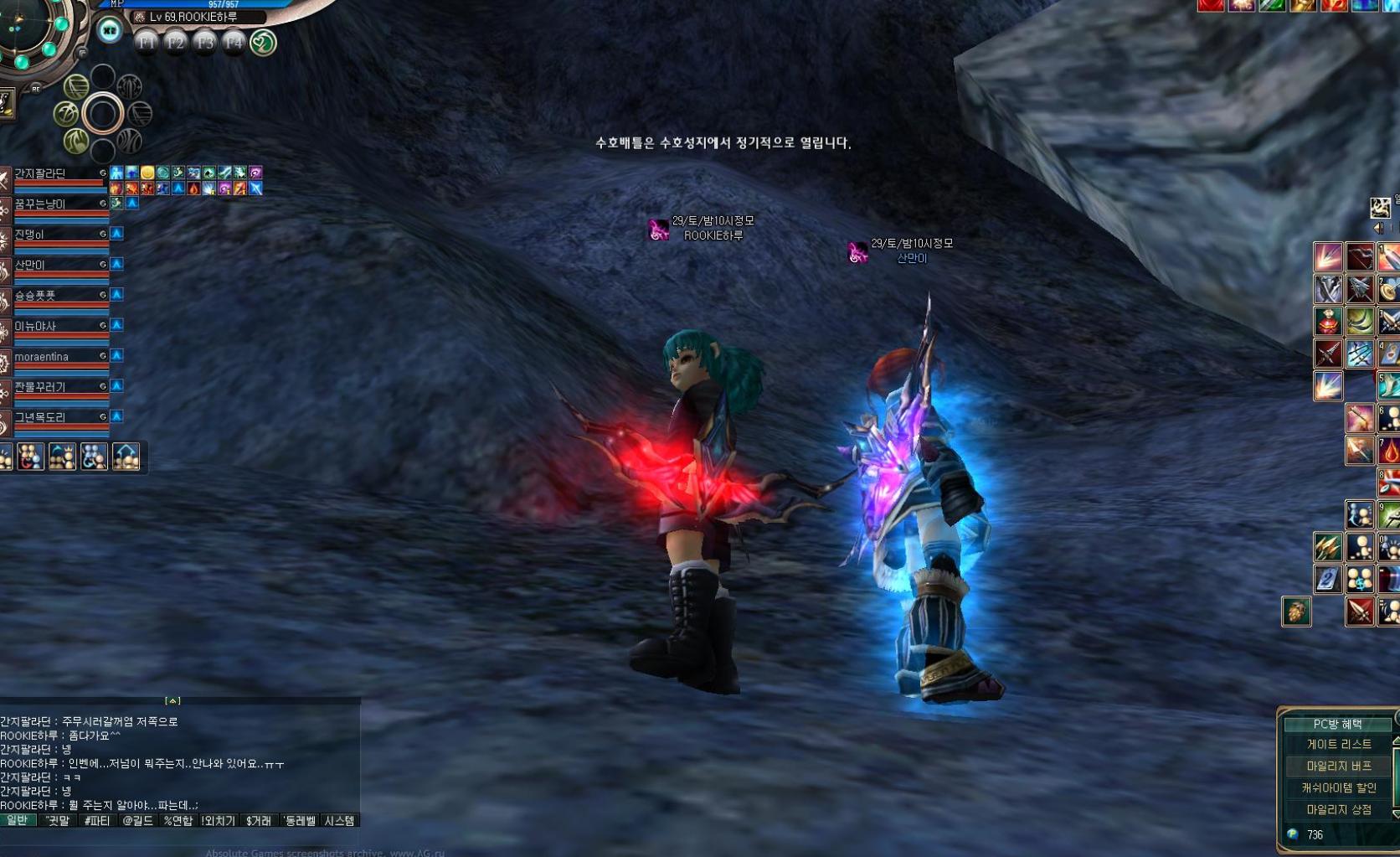
Task: Open 게이트 리스트 from the PC방 혜택 panel
Action: coord(1340,745)
